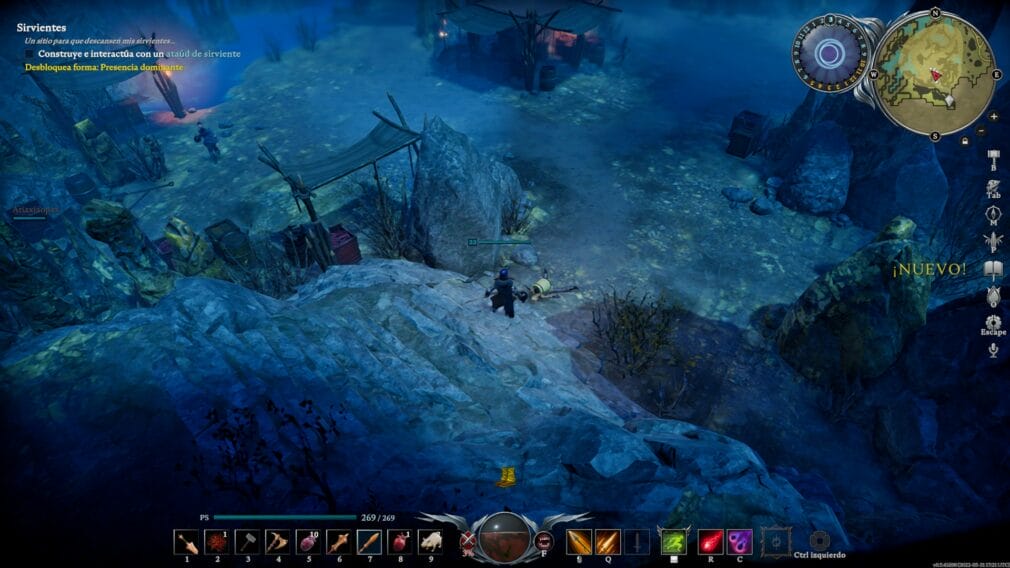Select the axe in hotbar slot 4

(x=278, y=542)
